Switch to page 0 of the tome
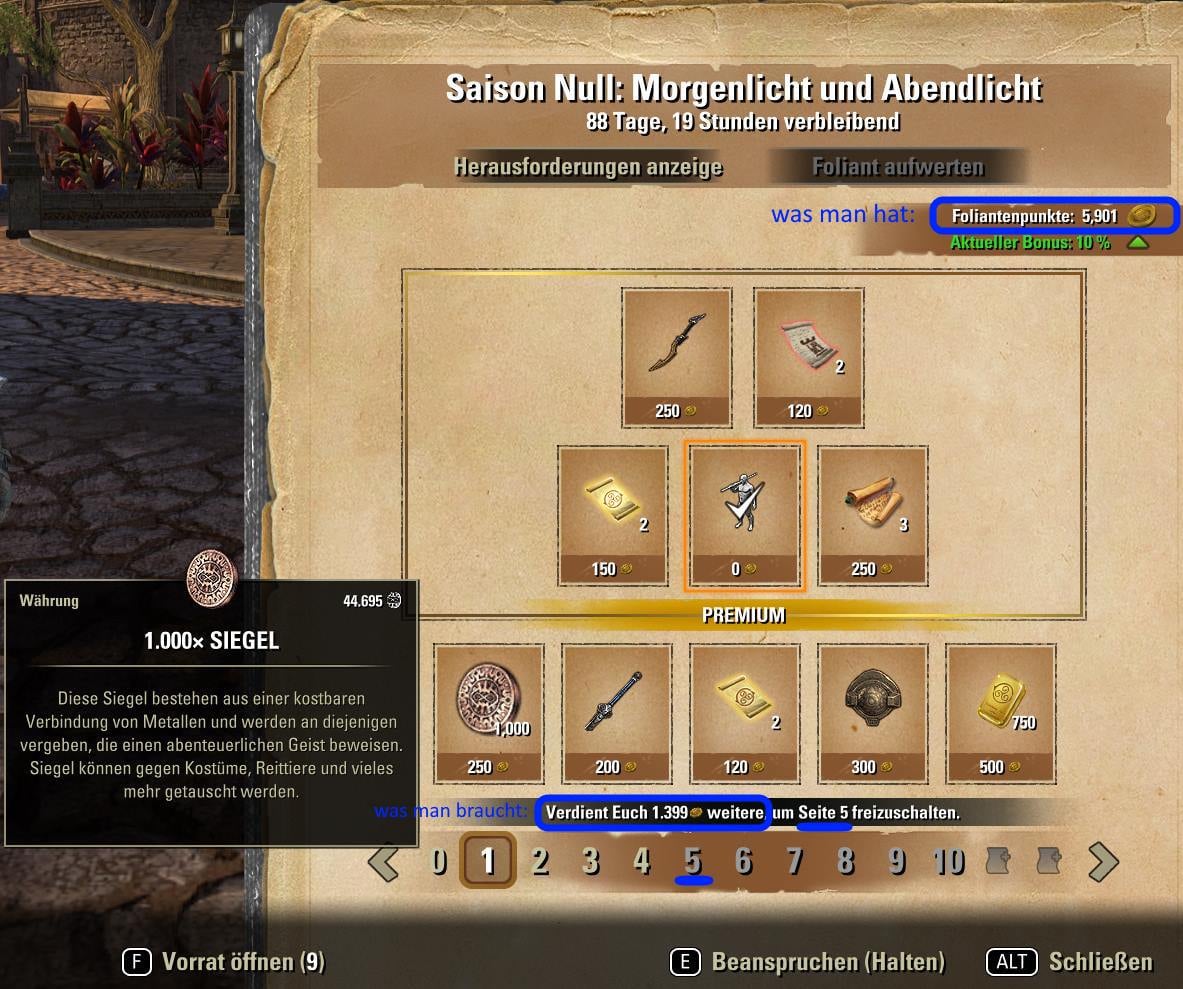Image resolution: width=1183 pixels, height=989 pixels. point(438,861)
